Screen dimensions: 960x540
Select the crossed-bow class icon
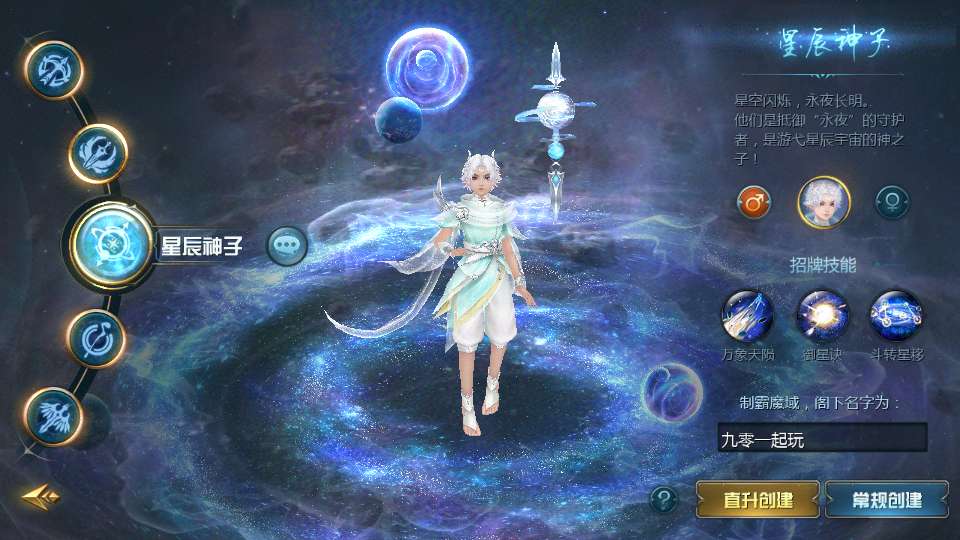[52, 70]
